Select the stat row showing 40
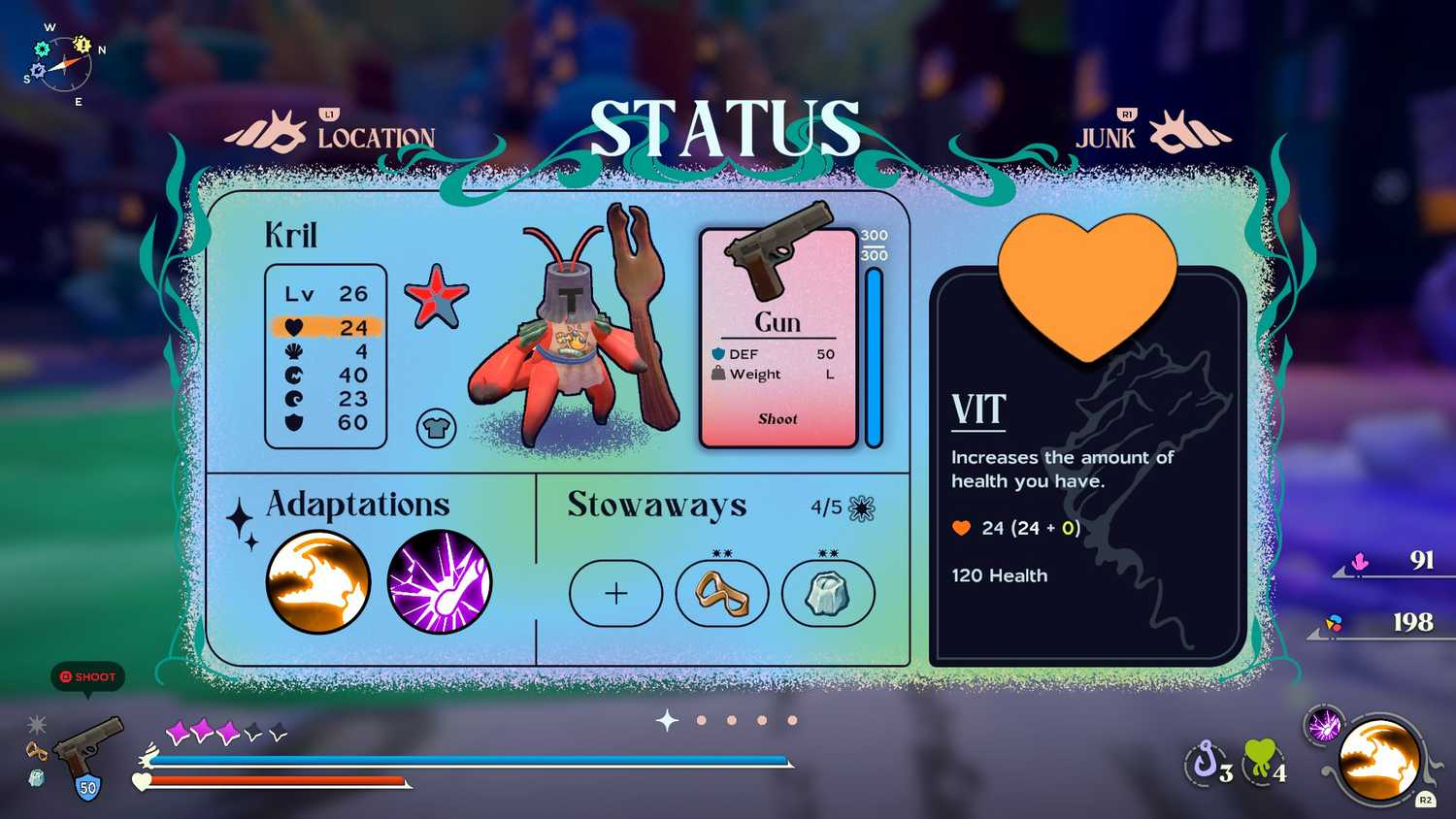This screenshot has width=1456, height=819. point(326,375)
